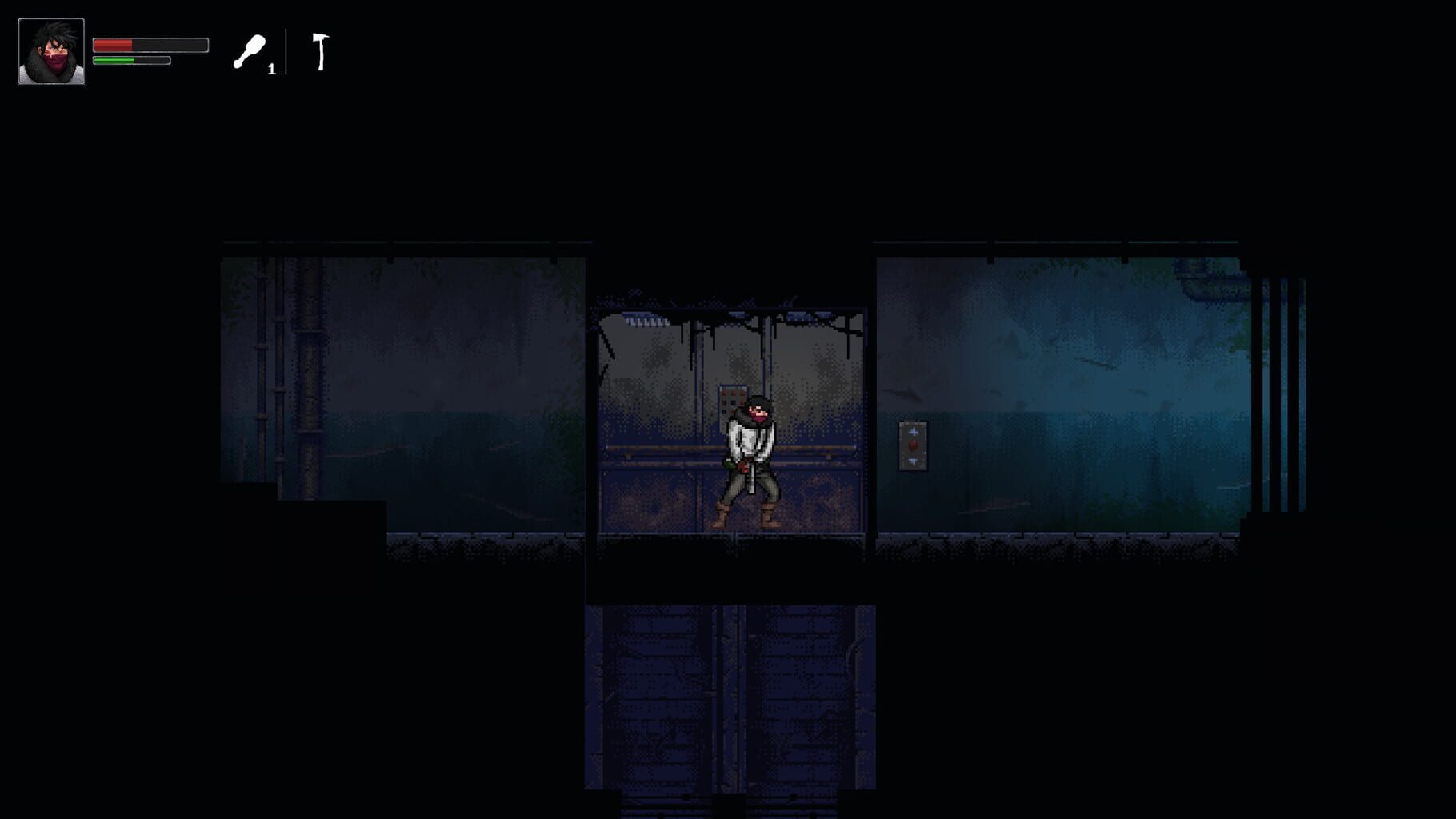Click the club ammo count number

(272, 69)
